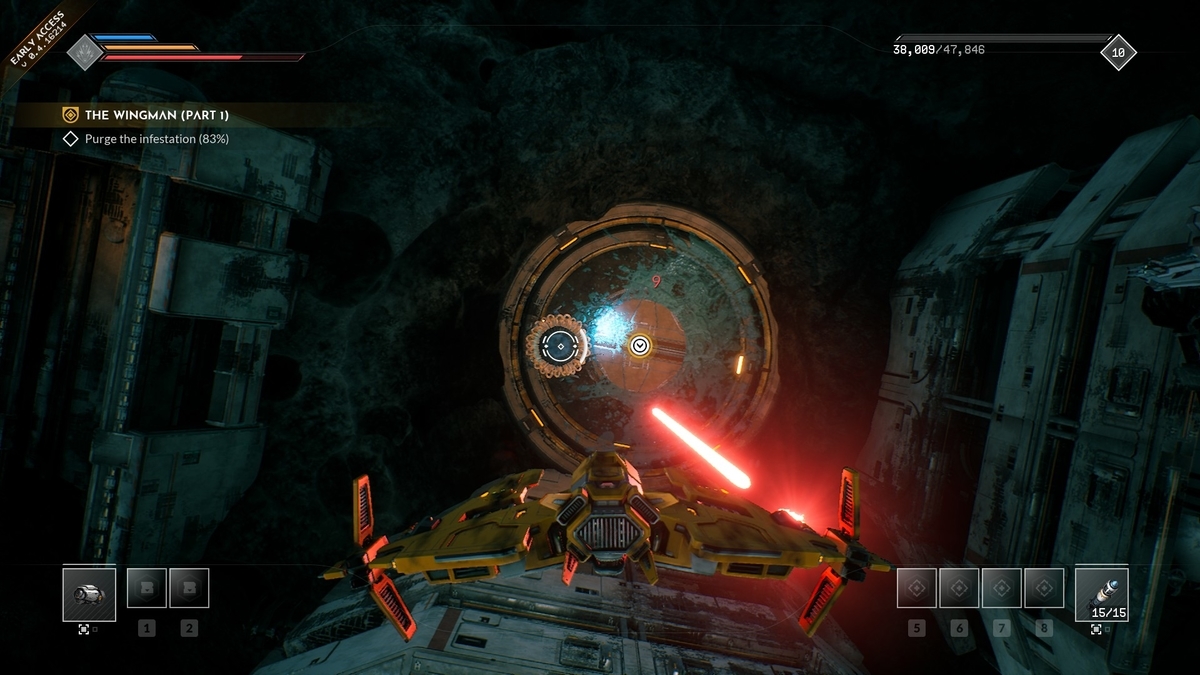Use the consumable slot numbered 1
1200x675 pixels.
(147, 589)
